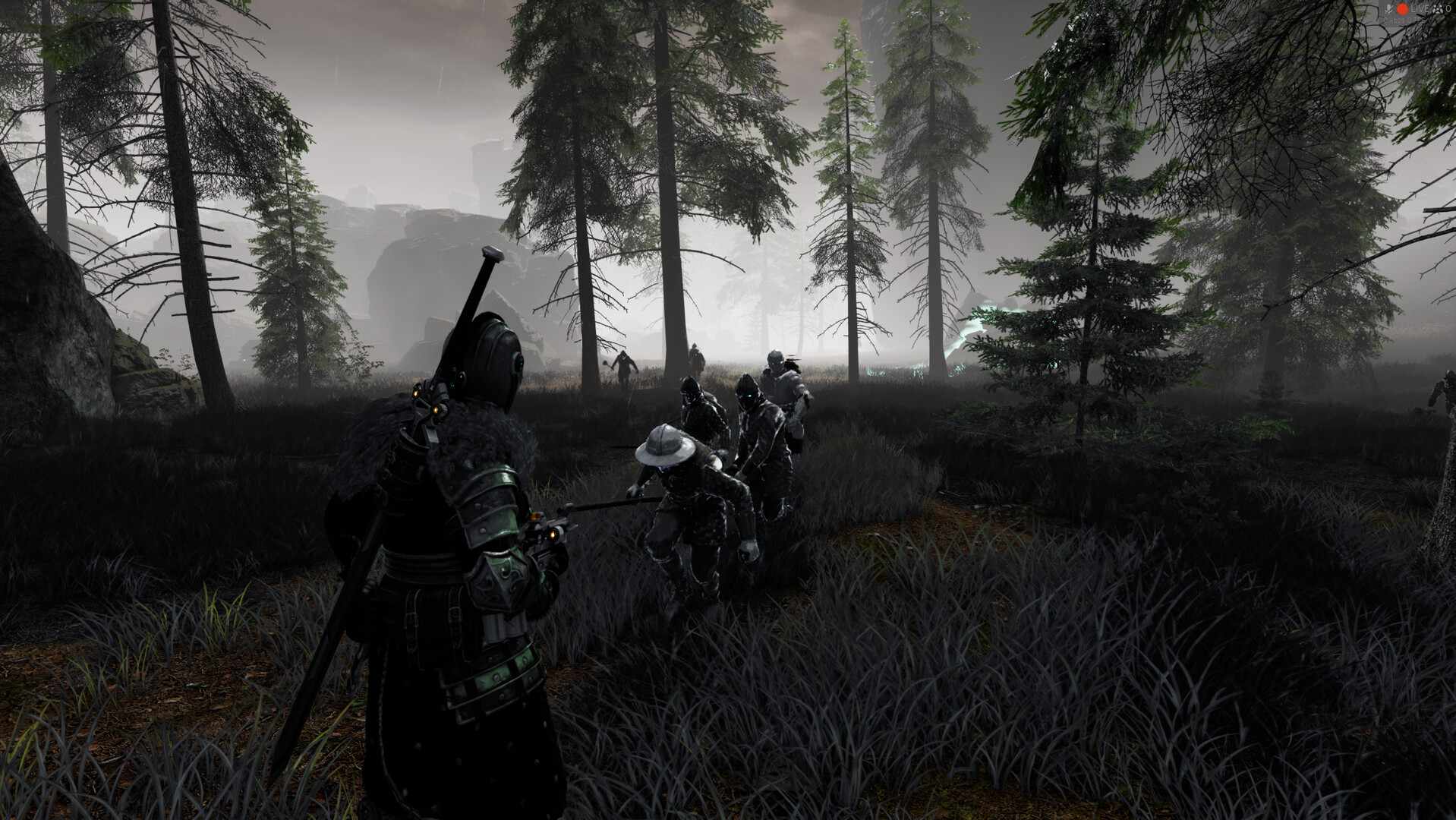Click the muted microphone overlay icon
This screenshot has height=820, width=1456.
[x=1388, y=8]
